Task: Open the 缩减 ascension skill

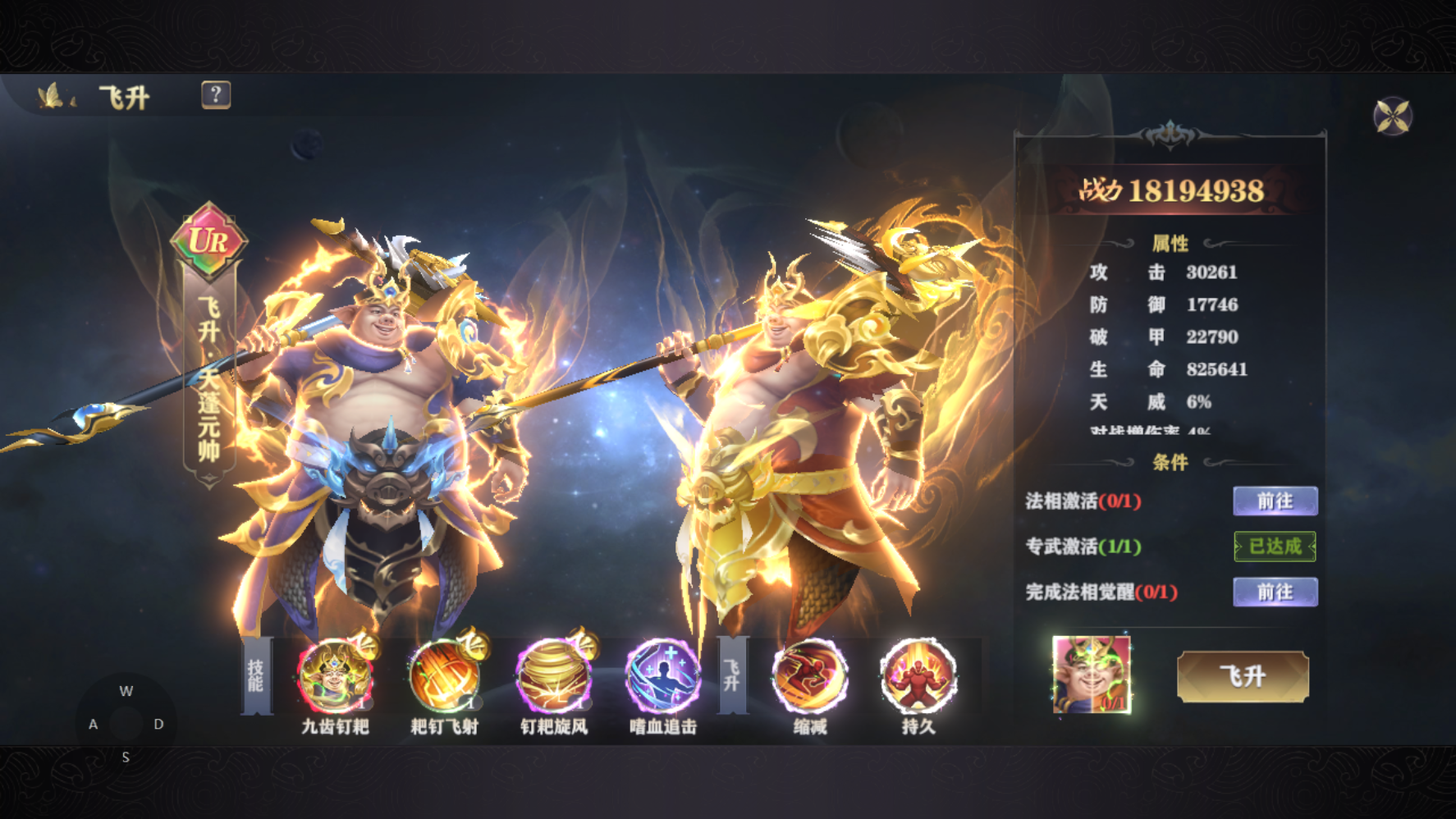Action: point(809,678)
